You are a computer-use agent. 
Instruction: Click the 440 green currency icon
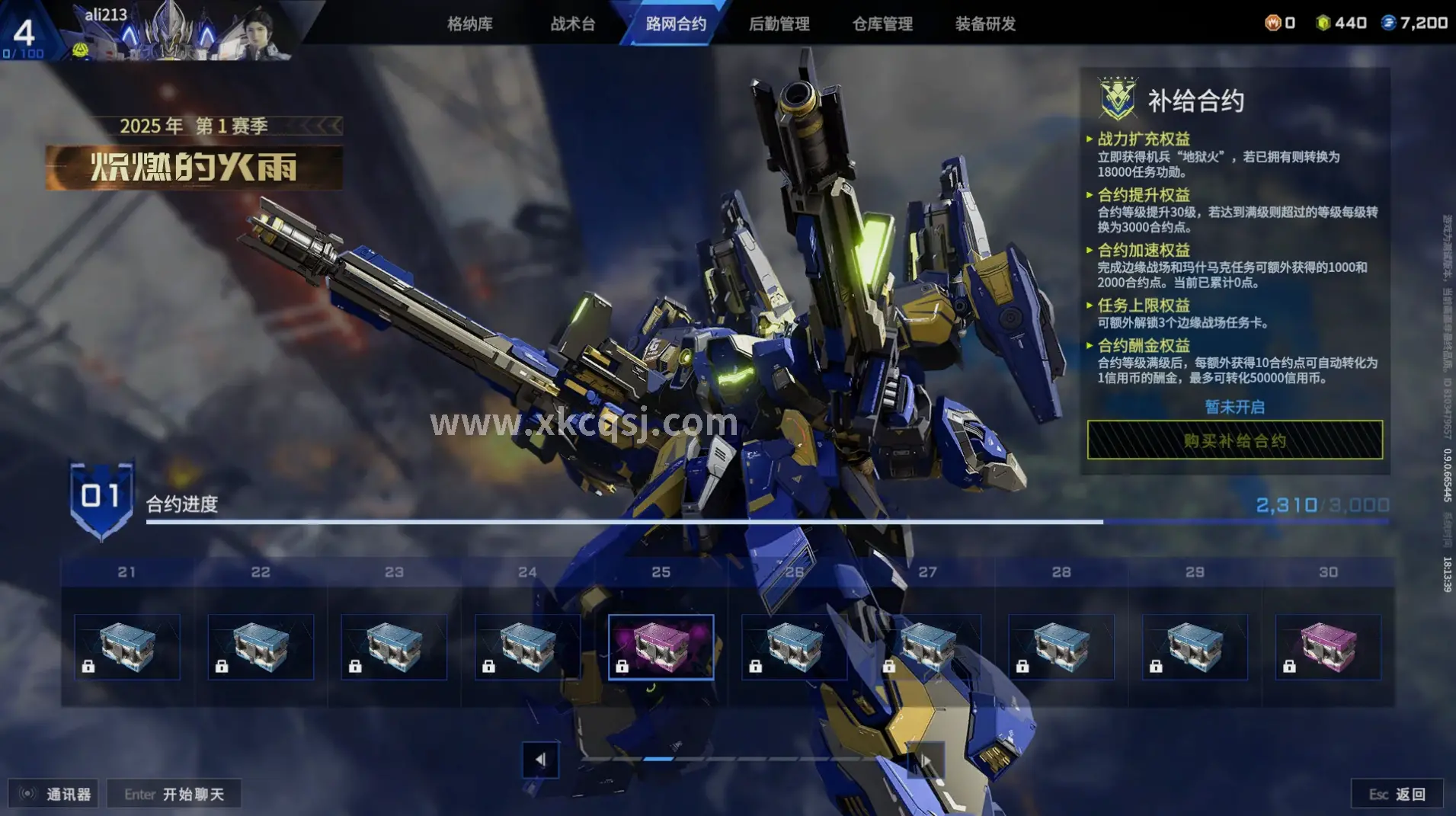tap(1323, 23)
